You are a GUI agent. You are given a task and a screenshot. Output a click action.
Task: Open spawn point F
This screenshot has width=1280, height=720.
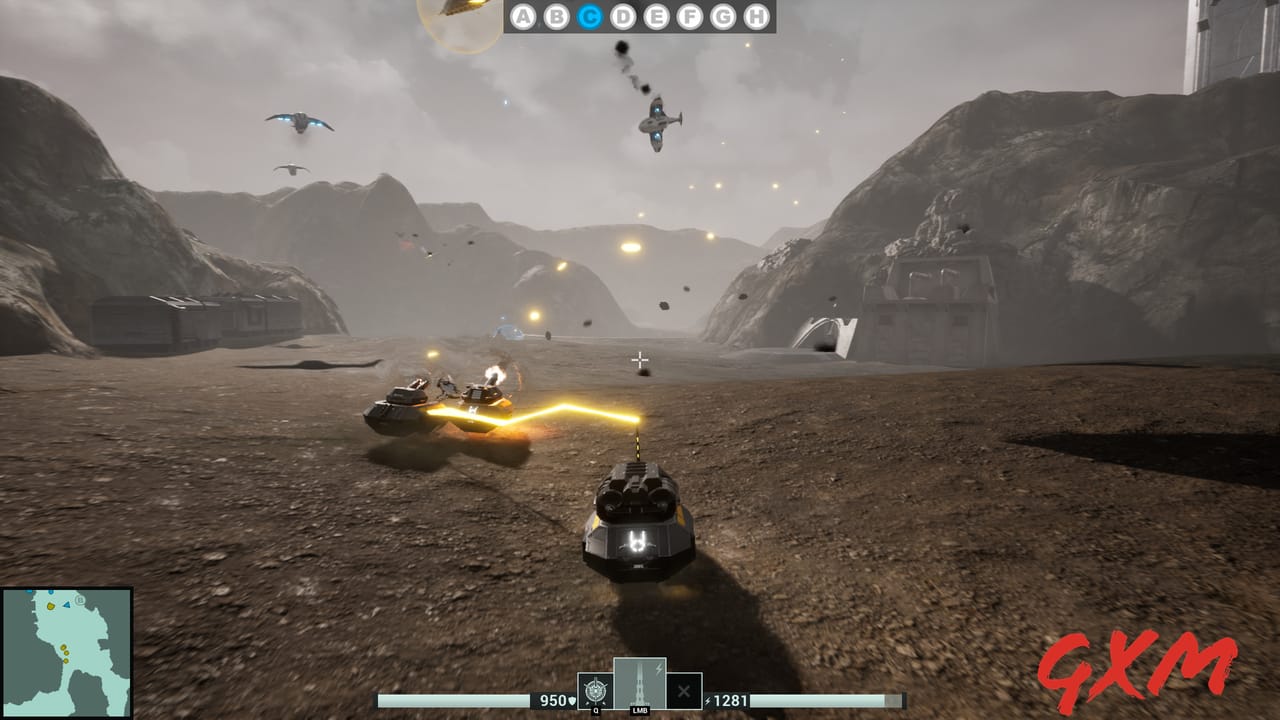tap(689, 17)
